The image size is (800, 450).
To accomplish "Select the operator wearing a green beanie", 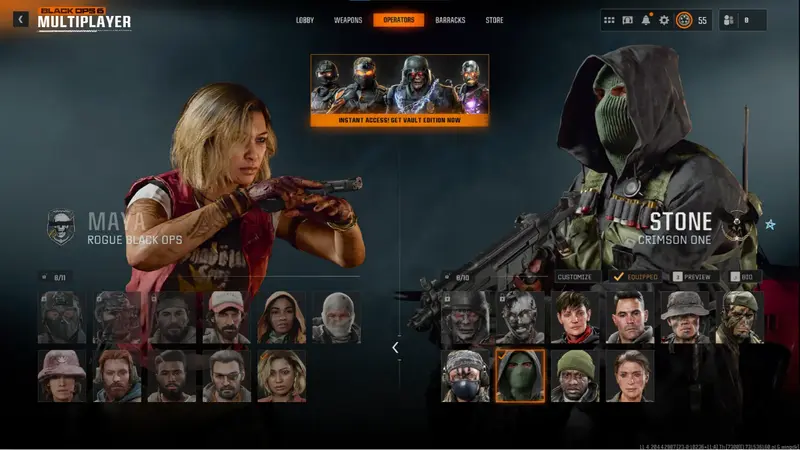I will 575,375.
